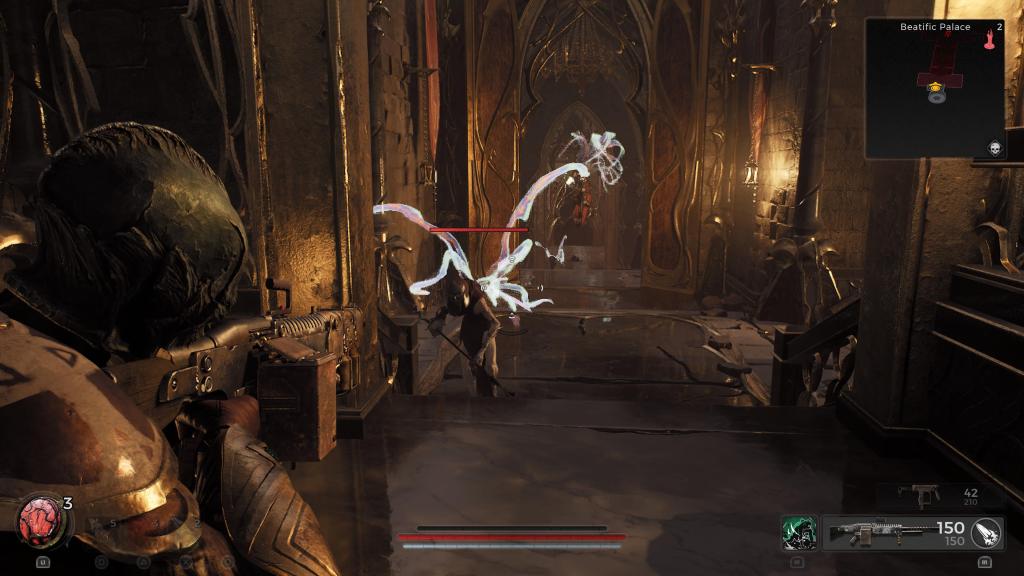Switch to the secondary submachine gun
This screenshot has width=1024, height=576.
[x=918, y=494]
